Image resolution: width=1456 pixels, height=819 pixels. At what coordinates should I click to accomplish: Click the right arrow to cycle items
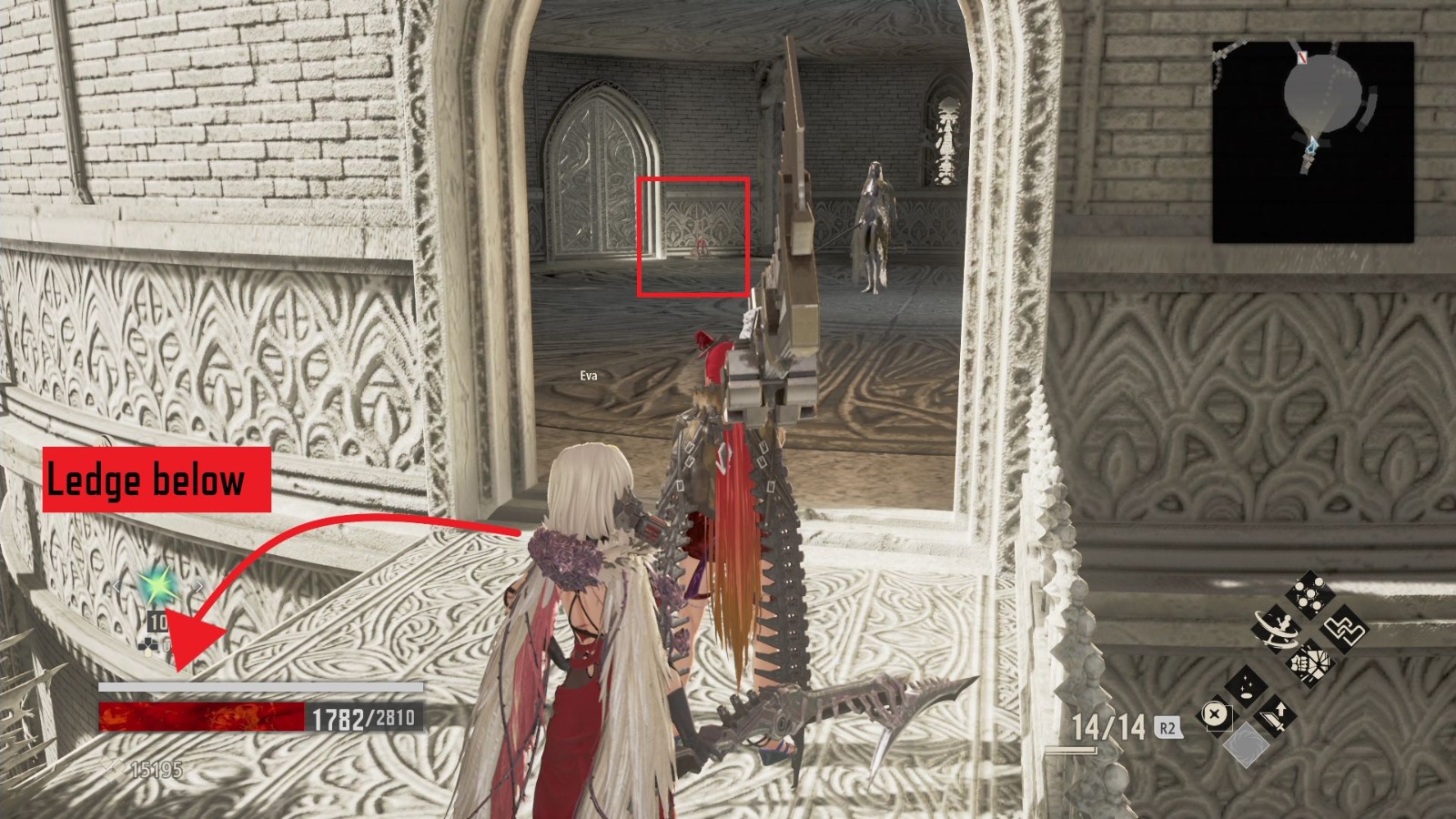(199, 586)
